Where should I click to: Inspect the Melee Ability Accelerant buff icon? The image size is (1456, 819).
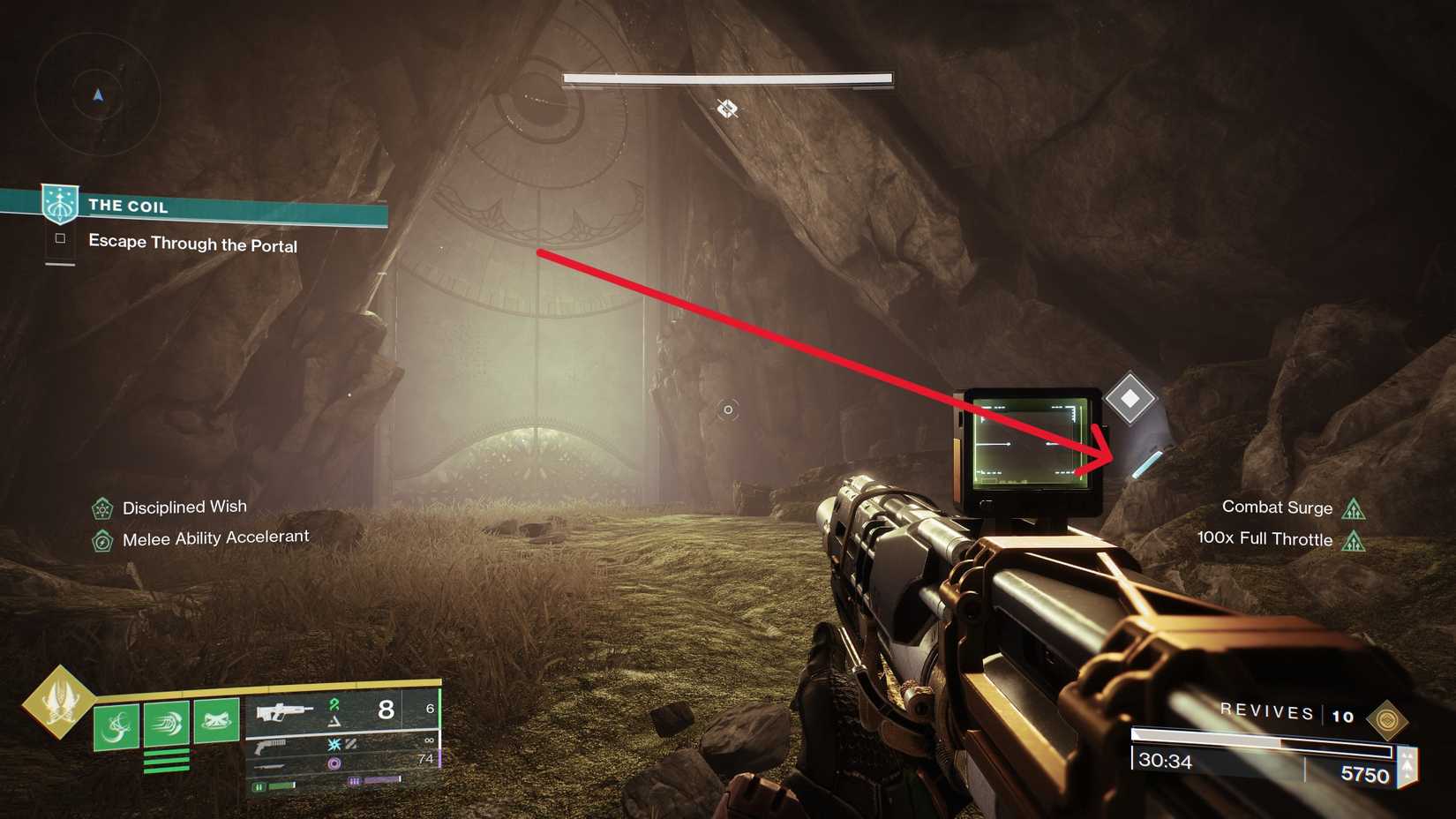102,540
